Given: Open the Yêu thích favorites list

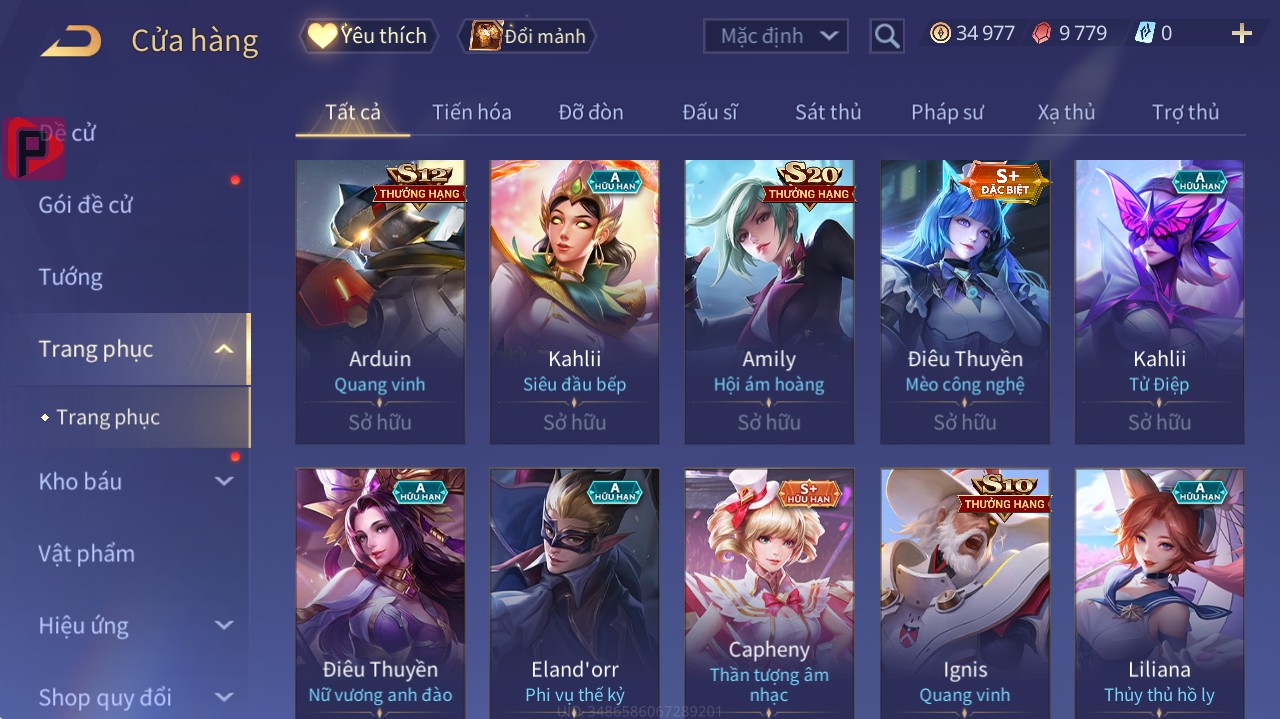Looking at the screenshot, I should [x=369, y=36].
